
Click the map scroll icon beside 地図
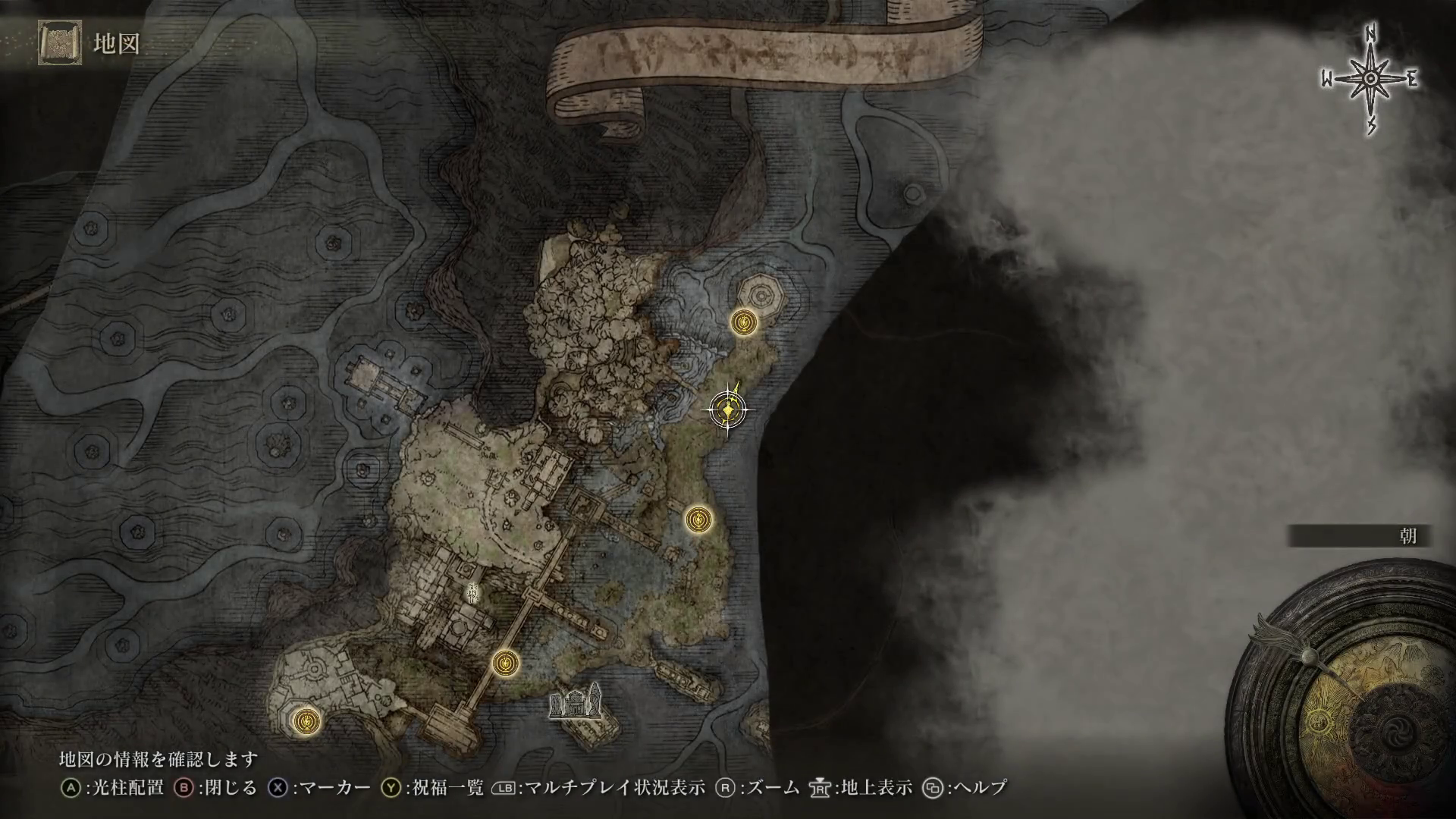59,42
